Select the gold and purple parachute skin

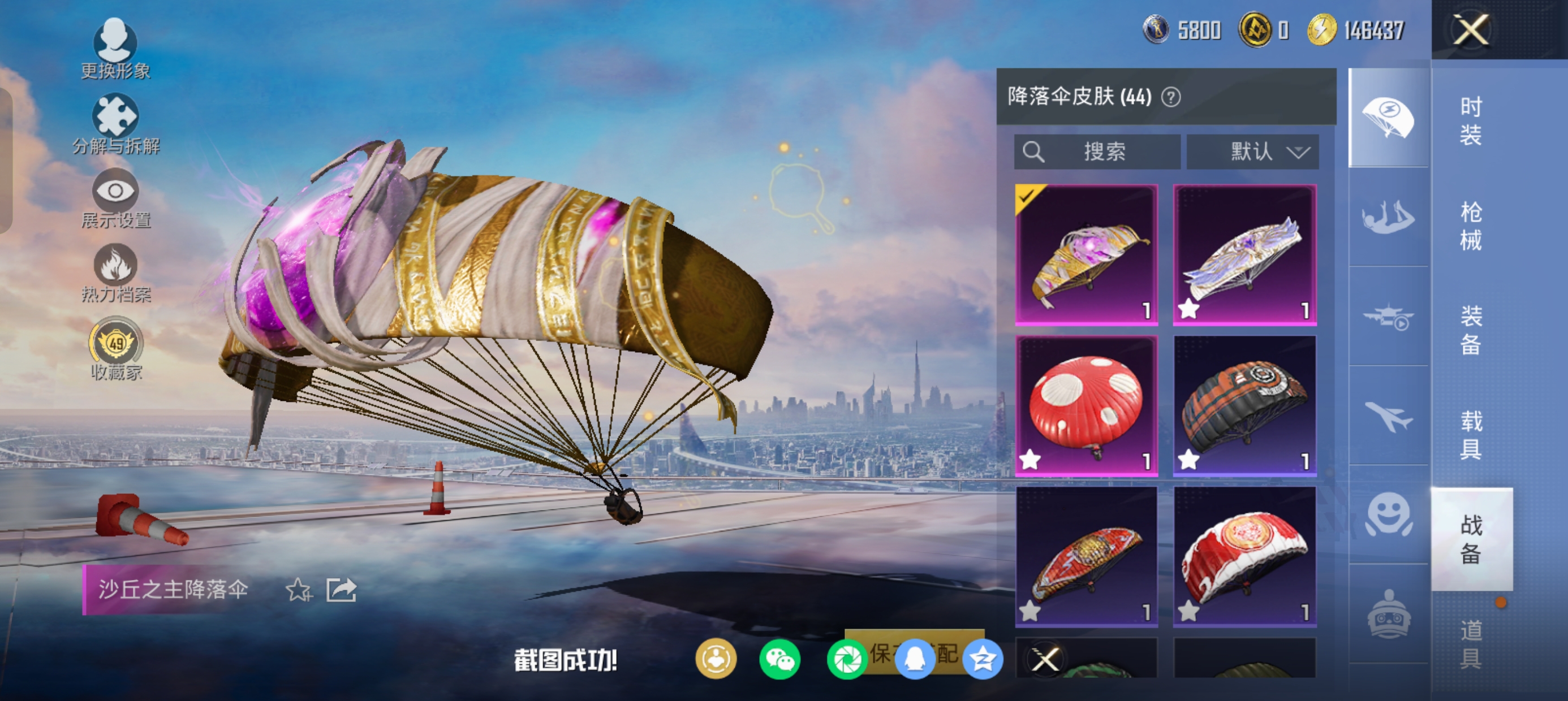pyautogui.click(x=1087, y=254)
